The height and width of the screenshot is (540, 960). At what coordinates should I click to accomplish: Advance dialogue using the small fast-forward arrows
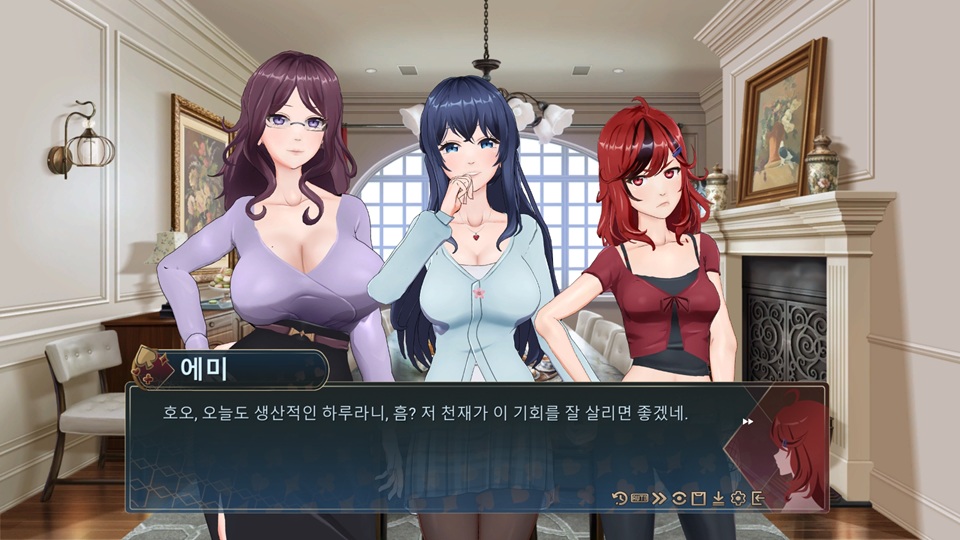(x=747, y=422)
